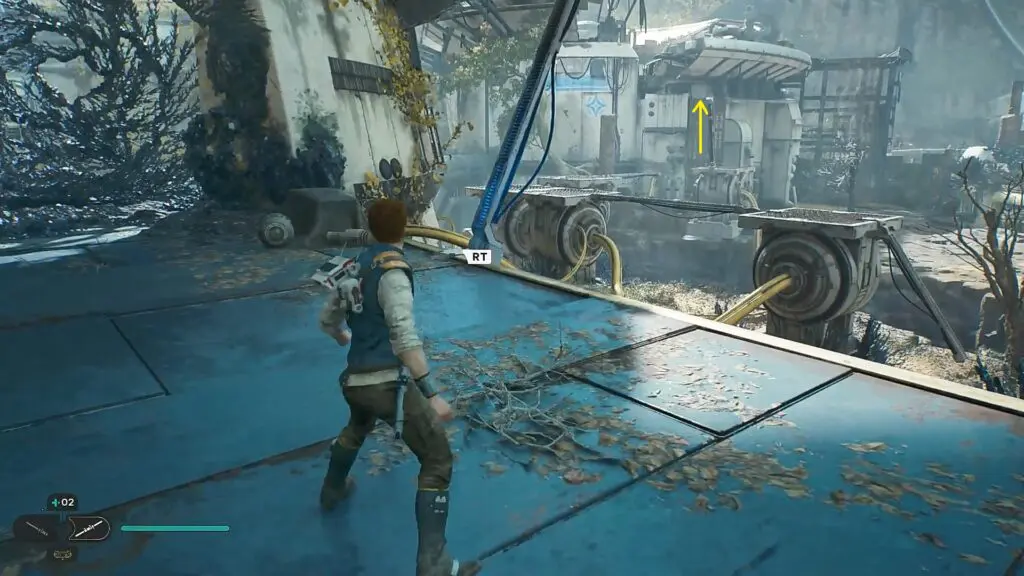Screen dimensions: 1024x576
Task: Select the single-blade lightsaber stance icon
Action: pyautogui.click(x=37, y=528)
